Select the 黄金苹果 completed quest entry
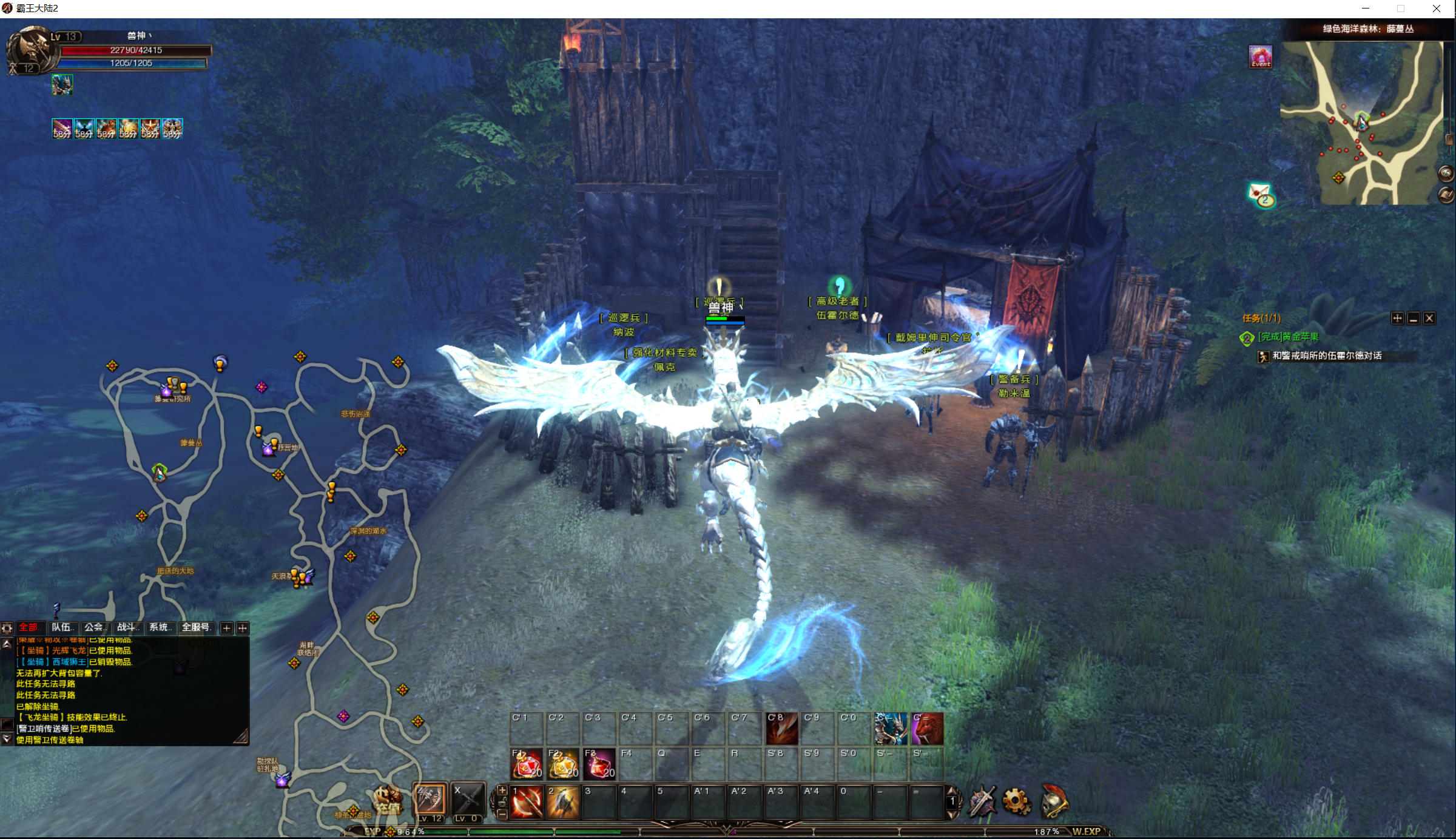The width and height of the screenshot is (1456, 839). point(1288,337)
